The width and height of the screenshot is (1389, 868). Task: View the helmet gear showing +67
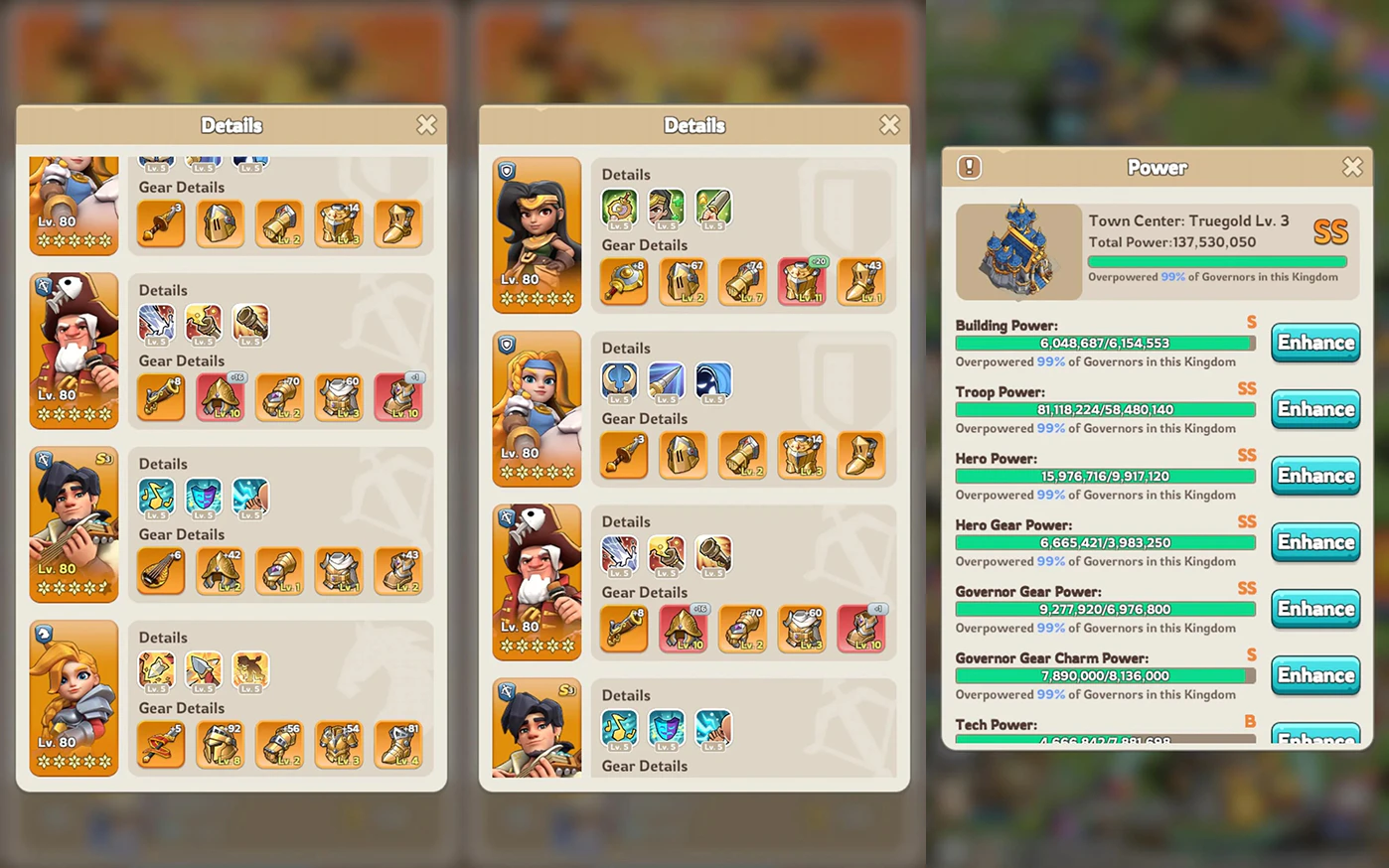[684, 282]
